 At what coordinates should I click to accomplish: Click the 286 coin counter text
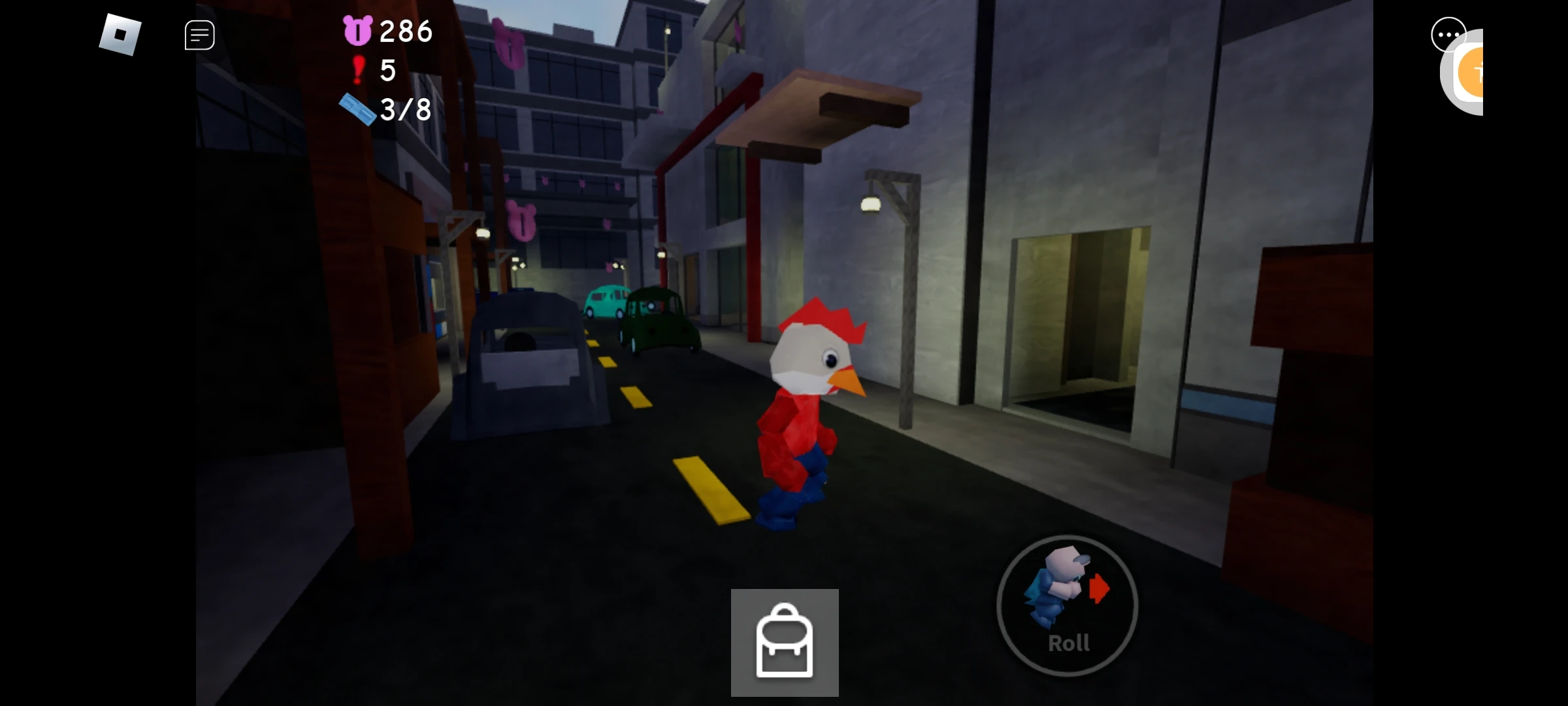tap(405, 30)
